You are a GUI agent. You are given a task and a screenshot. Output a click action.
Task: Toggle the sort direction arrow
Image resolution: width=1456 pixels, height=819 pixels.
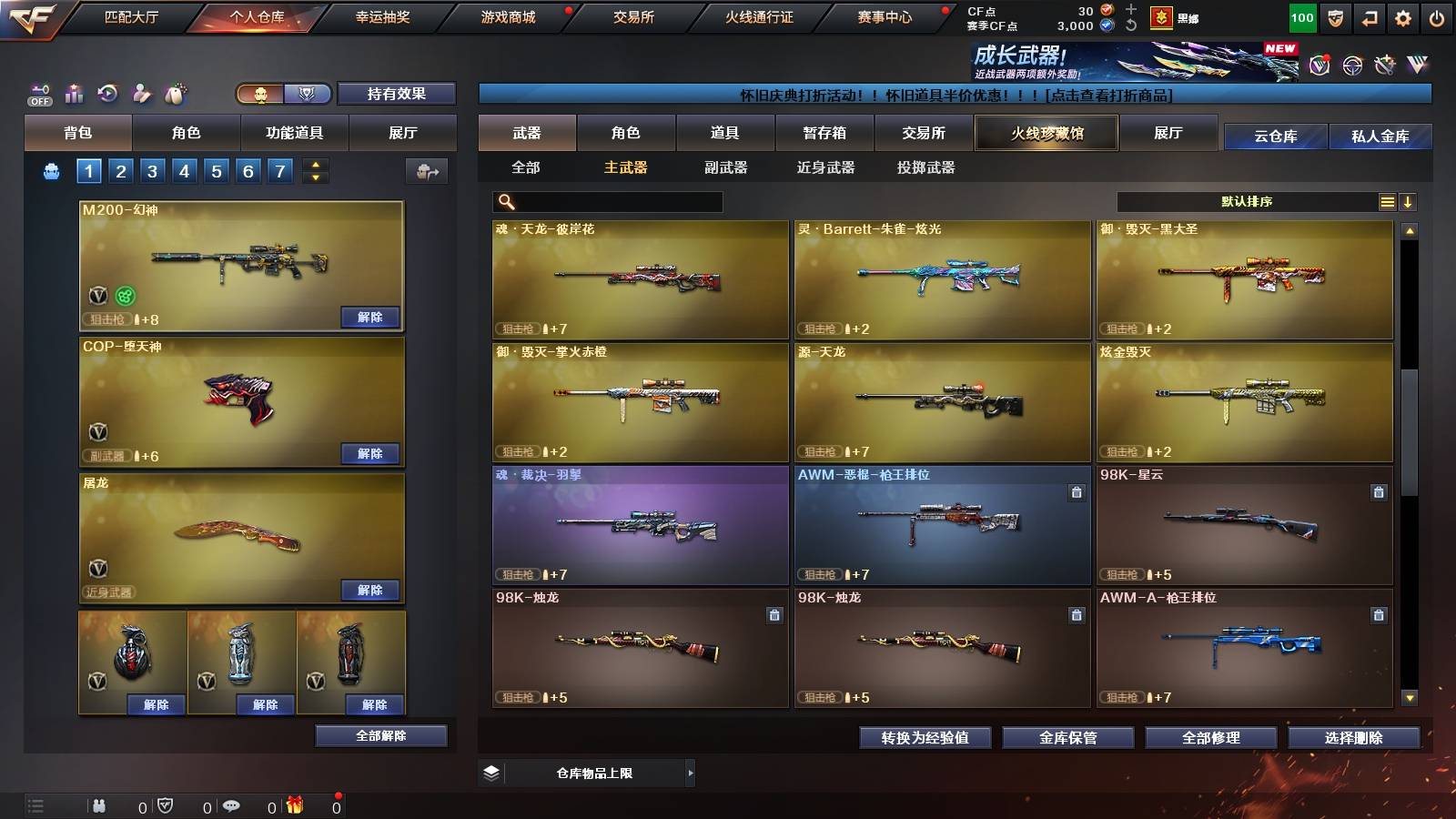coord(1409,201)
